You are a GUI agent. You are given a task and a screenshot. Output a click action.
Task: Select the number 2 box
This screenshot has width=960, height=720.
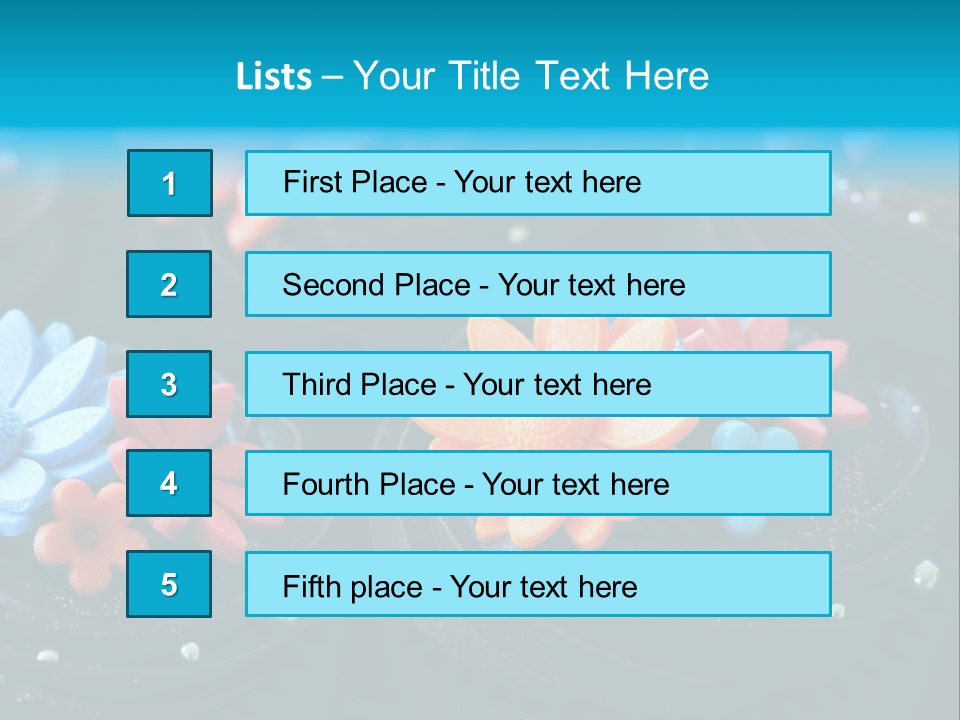click(169, 284)
